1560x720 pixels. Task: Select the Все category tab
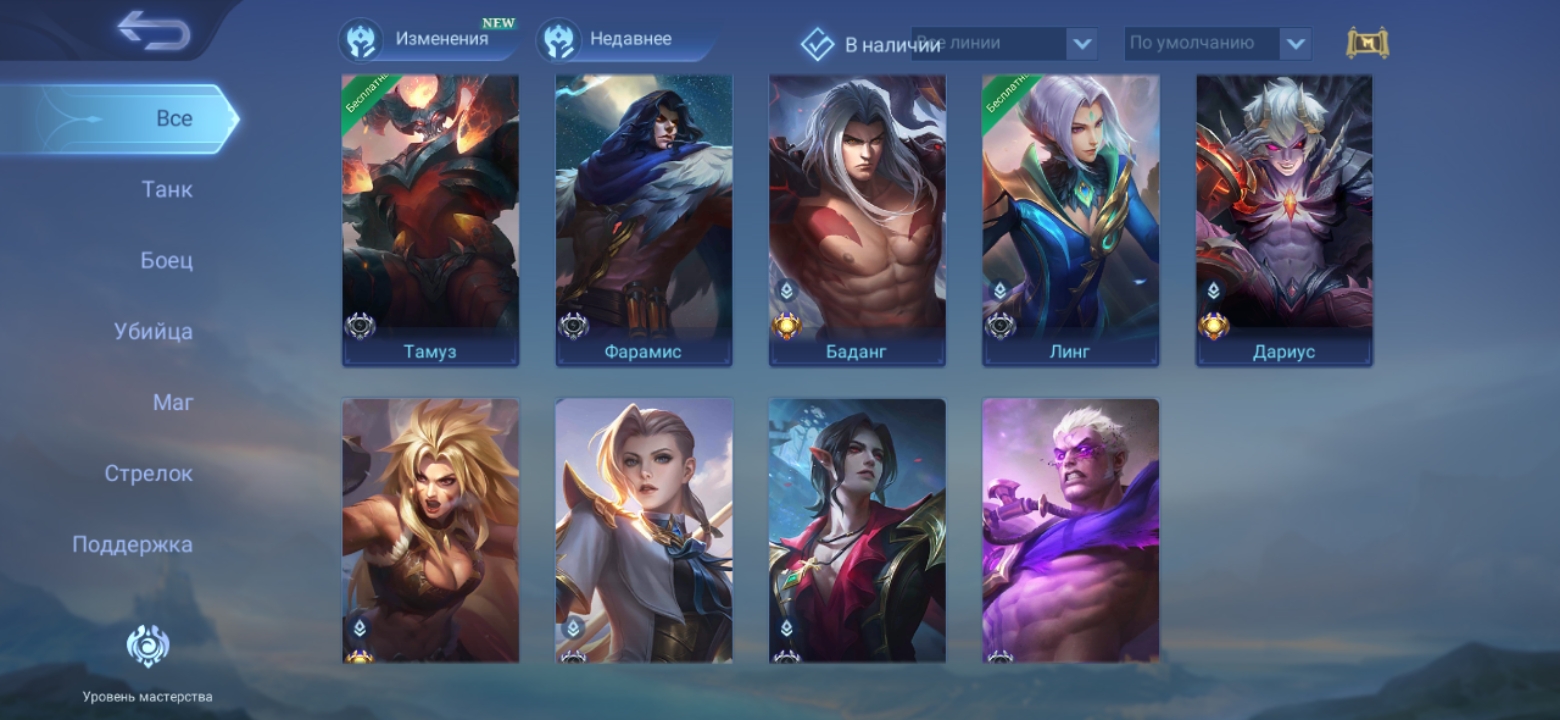[173, 118]
